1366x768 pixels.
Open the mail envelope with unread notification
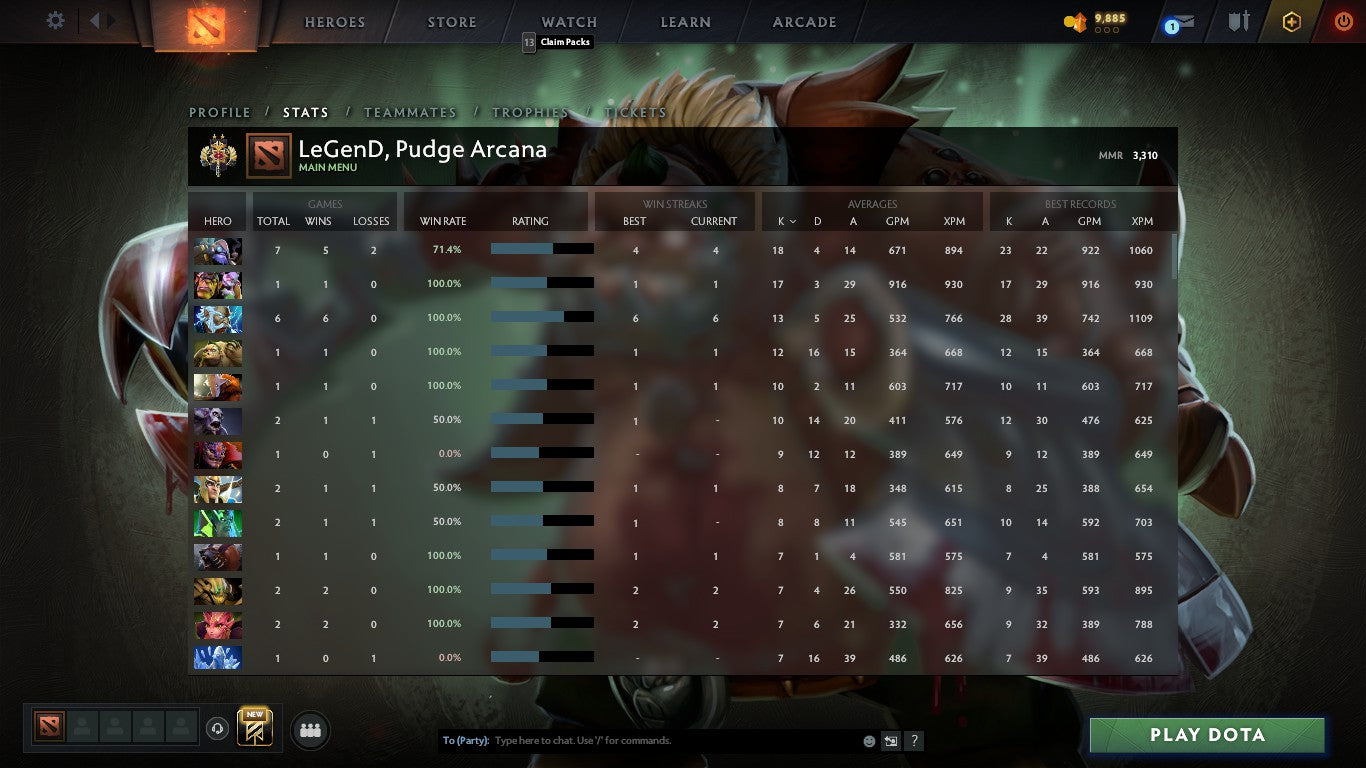coord(1183,20)
